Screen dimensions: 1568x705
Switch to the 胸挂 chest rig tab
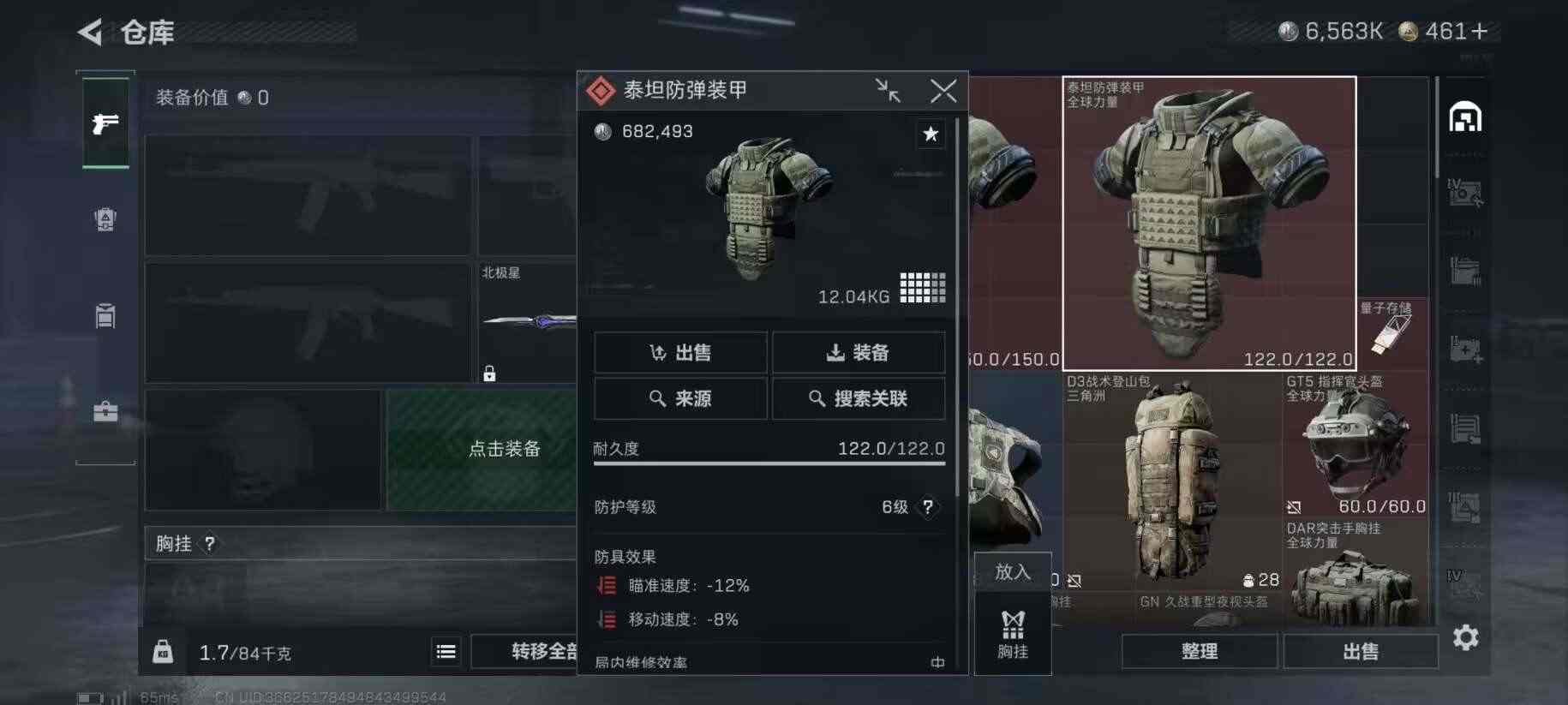tap(1013, 634)
